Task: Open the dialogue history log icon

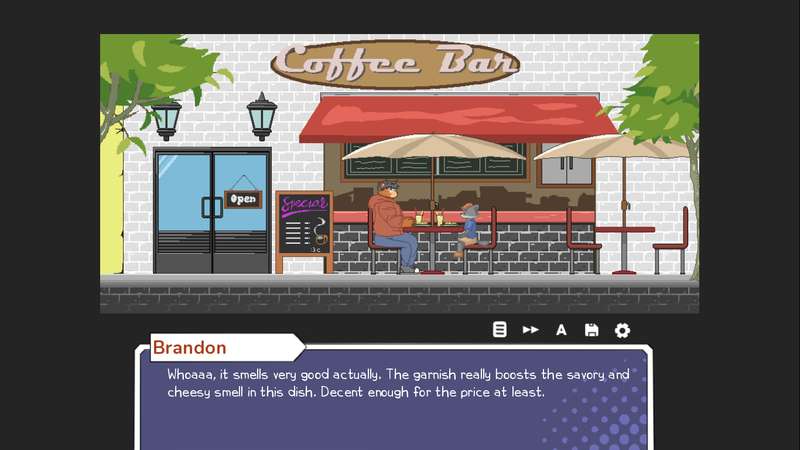Action: click(500, 330)
